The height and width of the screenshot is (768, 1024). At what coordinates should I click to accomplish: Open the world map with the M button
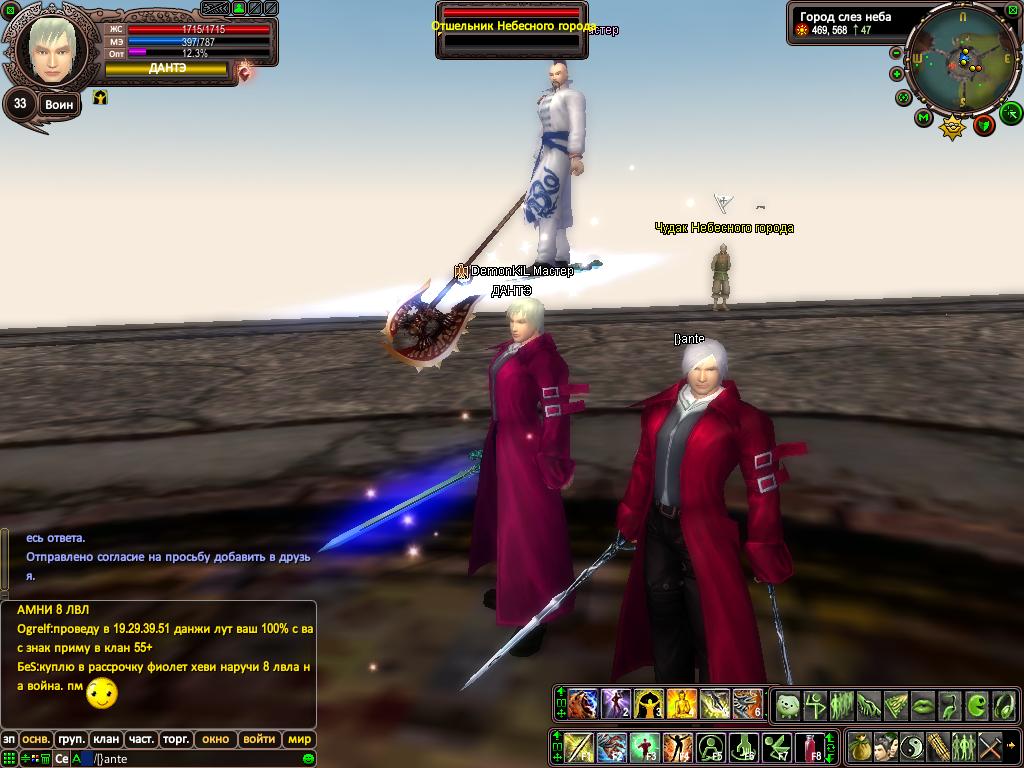923,118
